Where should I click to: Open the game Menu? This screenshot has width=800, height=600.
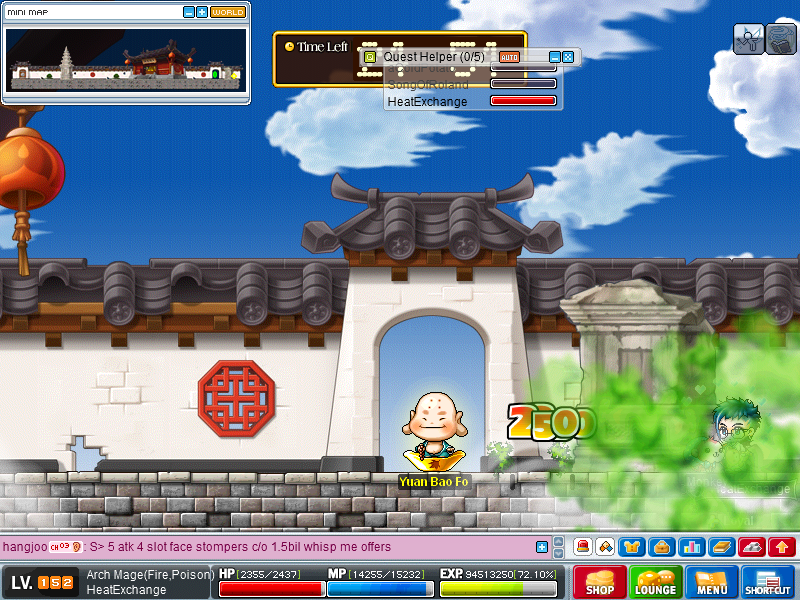click(712, 582)
